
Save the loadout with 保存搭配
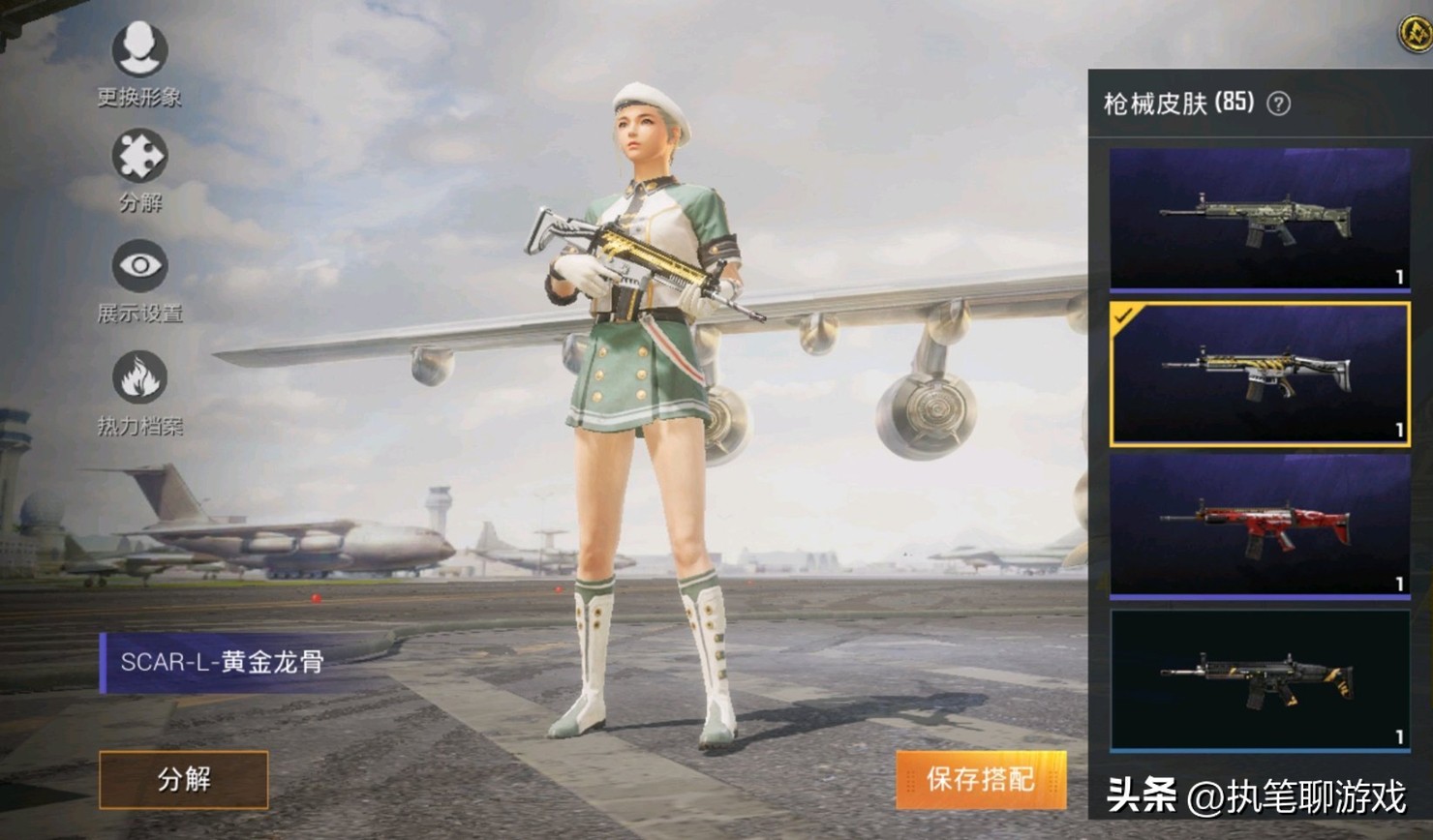pos(980,779)
